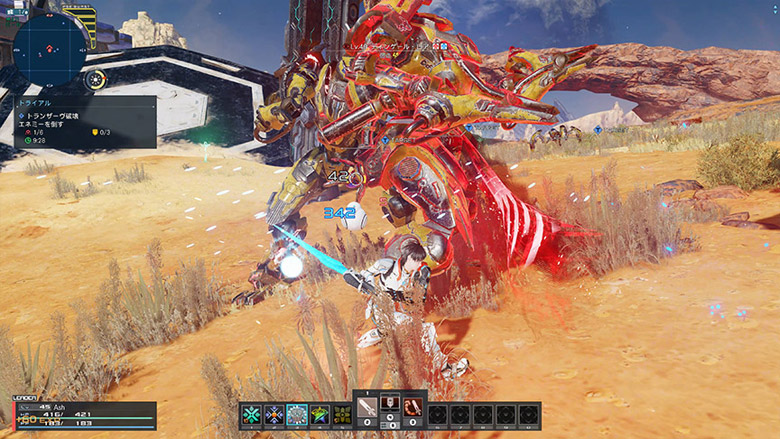Activate the teal cross skill icon

pyautogui.click(x=251, y=414)
